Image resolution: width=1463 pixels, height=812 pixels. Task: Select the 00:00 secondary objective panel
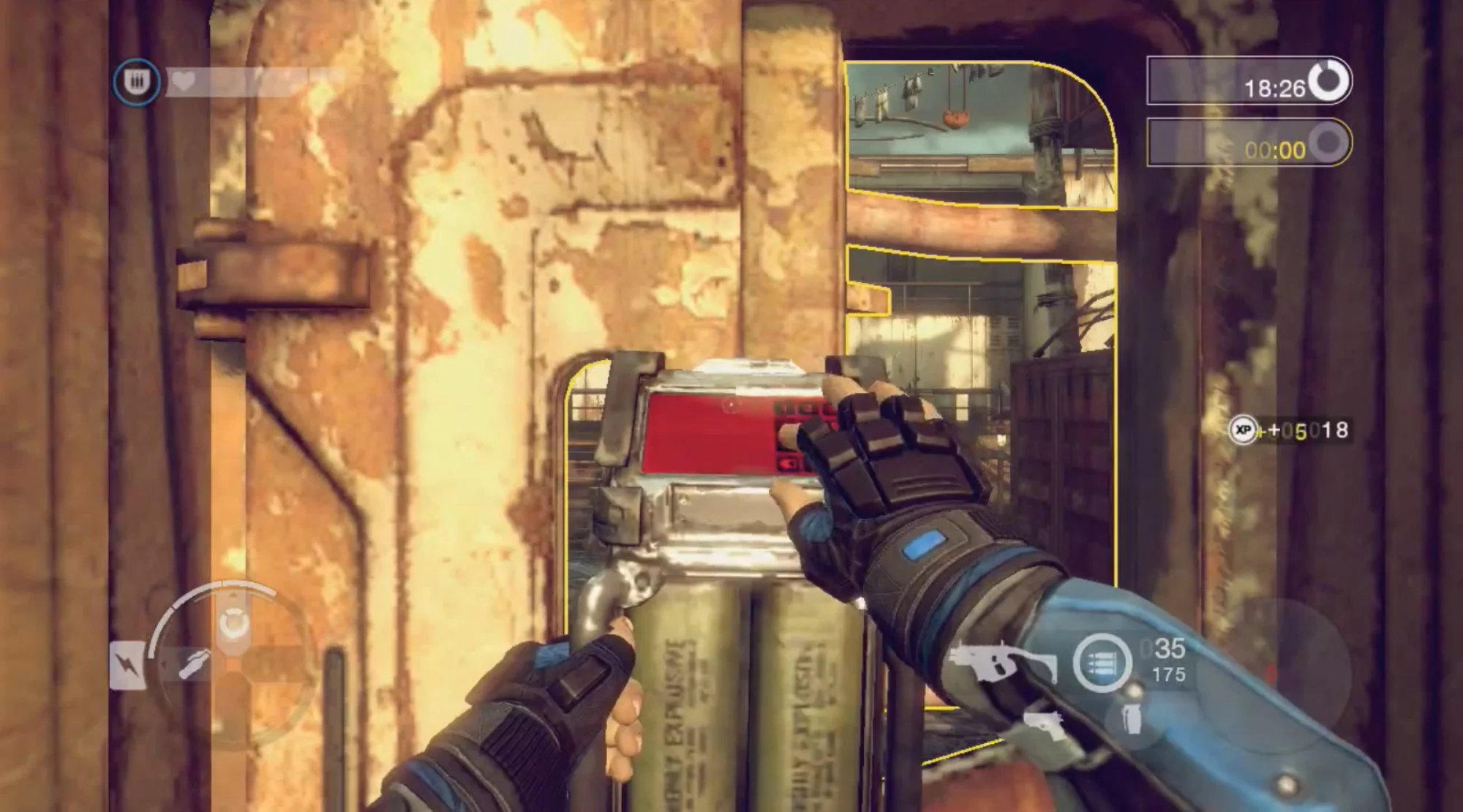coord(1249,143)
